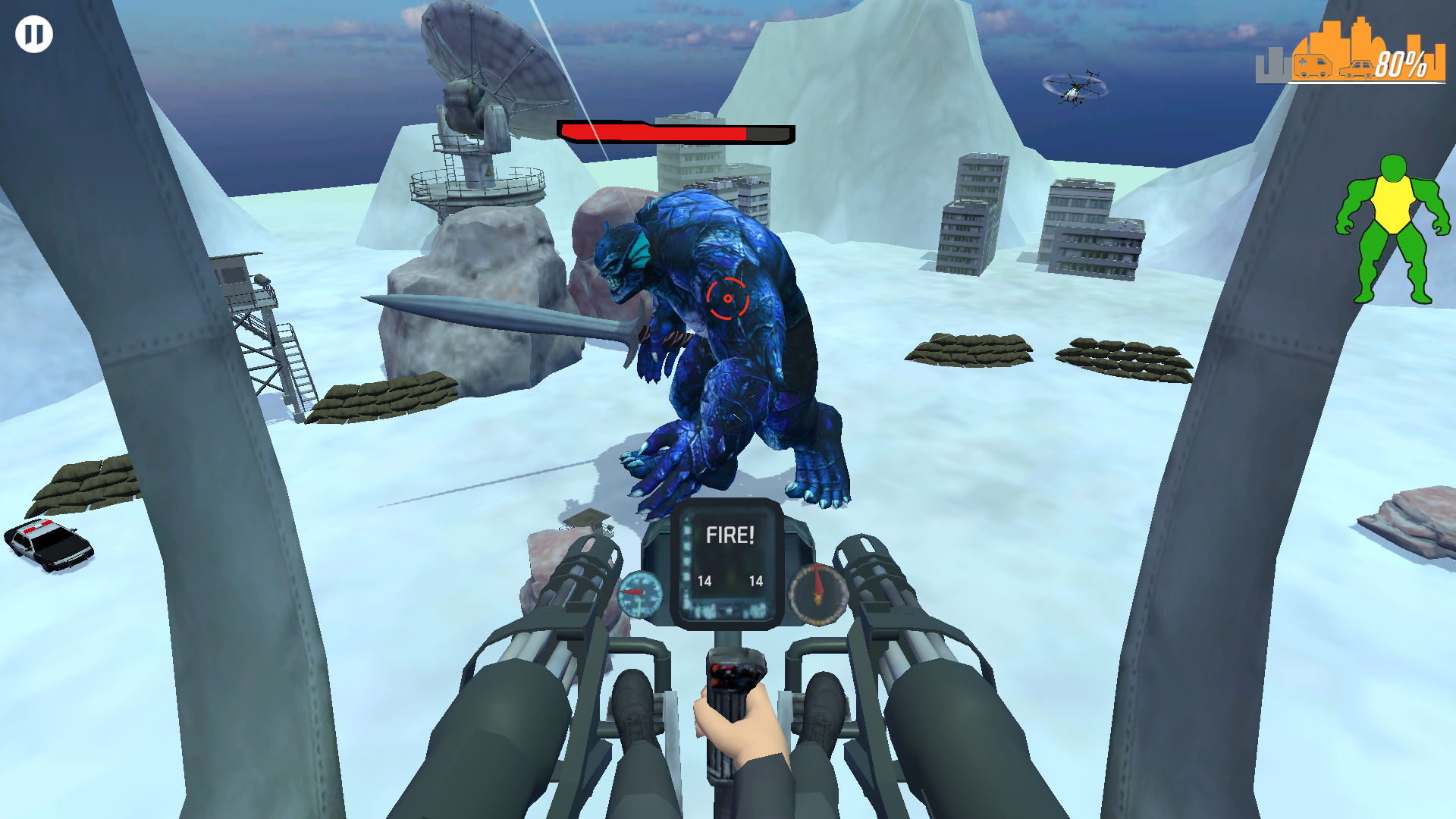This screenshot has width=1456, height=819.
Task: Click the compass gauge on cockpit panel
Action: click(x=817, y=594)
